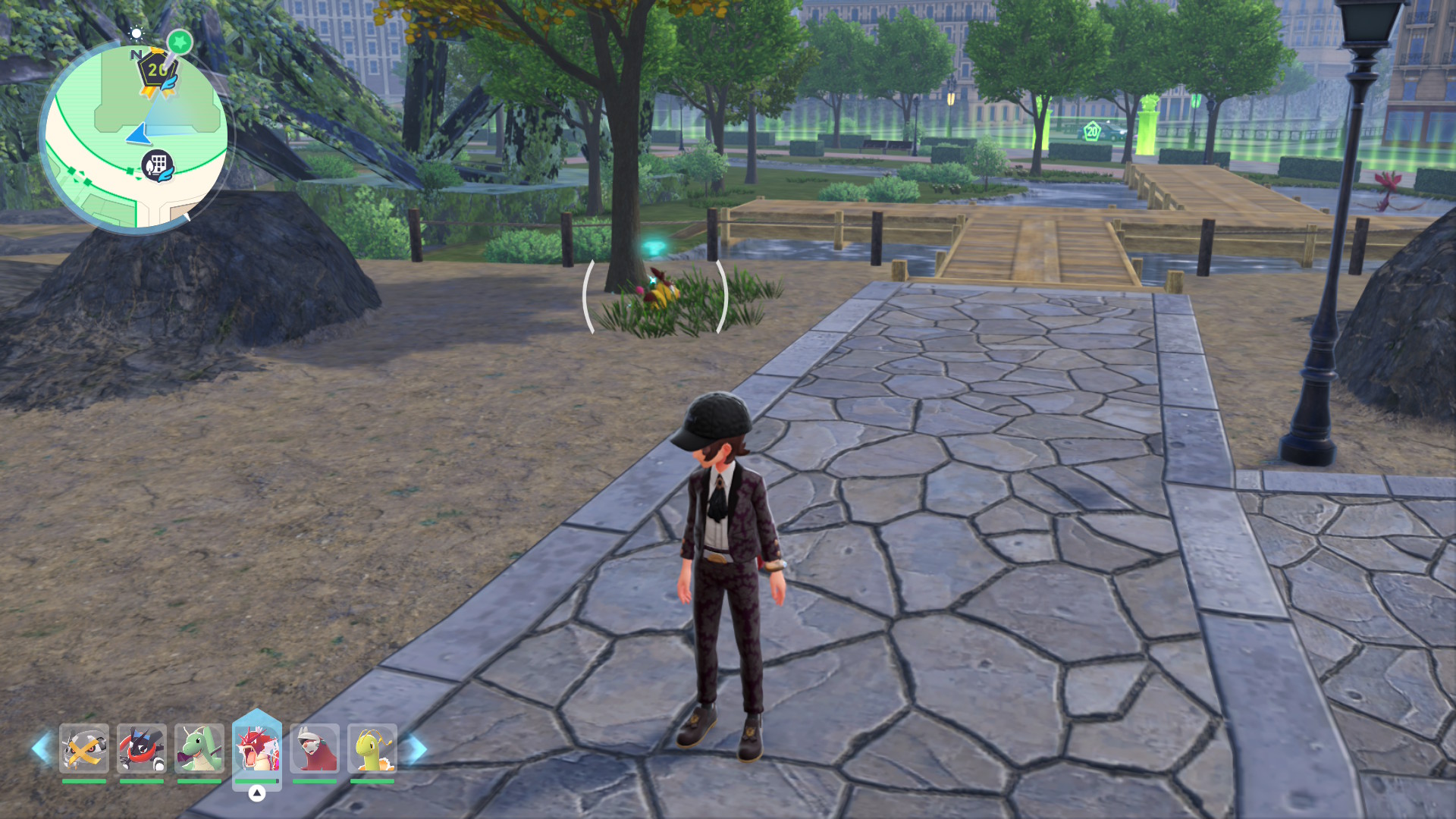The image size is (1456, 819).
Task: Pick the green Dragonite party slot
Action: coord(199,748)
